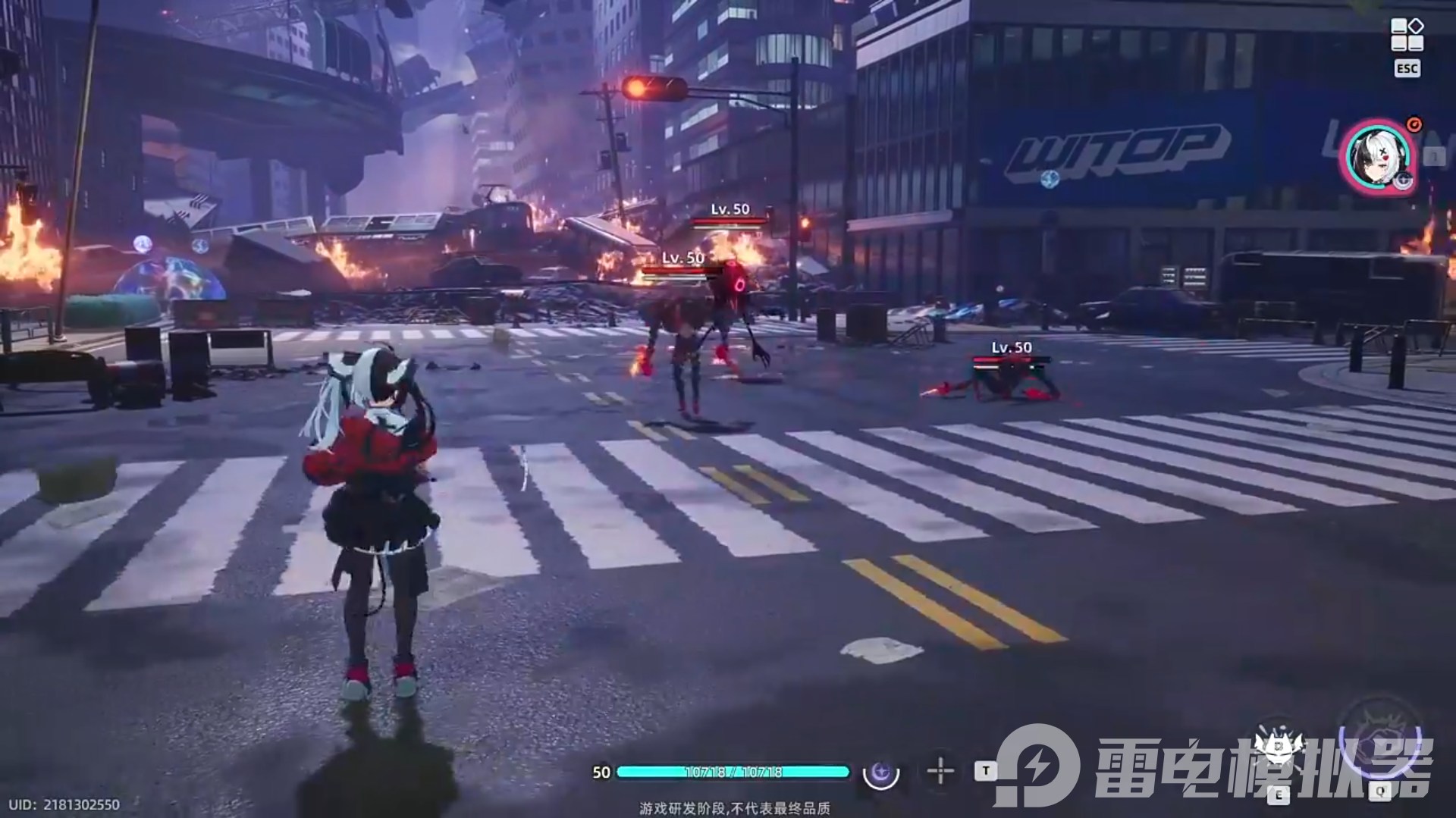The width and height of the screenshot is (1456, 818).
Task: Trigger the circular ultimate skill icon
Action: coord(1379,739)
